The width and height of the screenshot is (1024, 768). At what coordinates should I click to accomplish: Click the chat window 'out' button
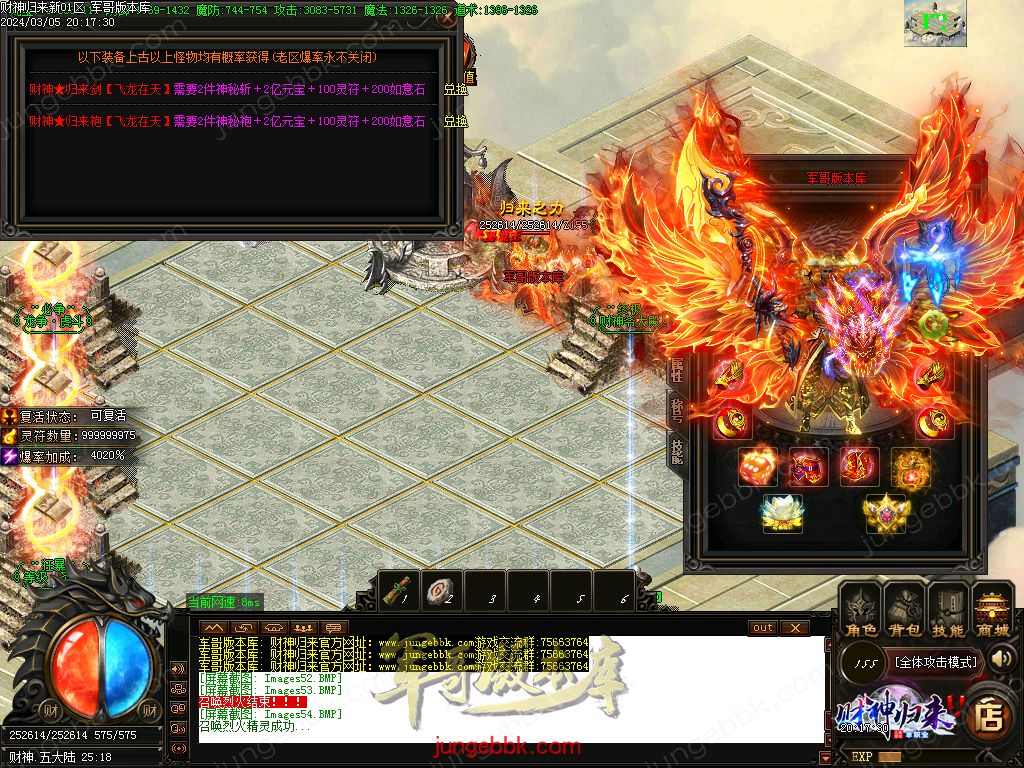coord(763,627)
